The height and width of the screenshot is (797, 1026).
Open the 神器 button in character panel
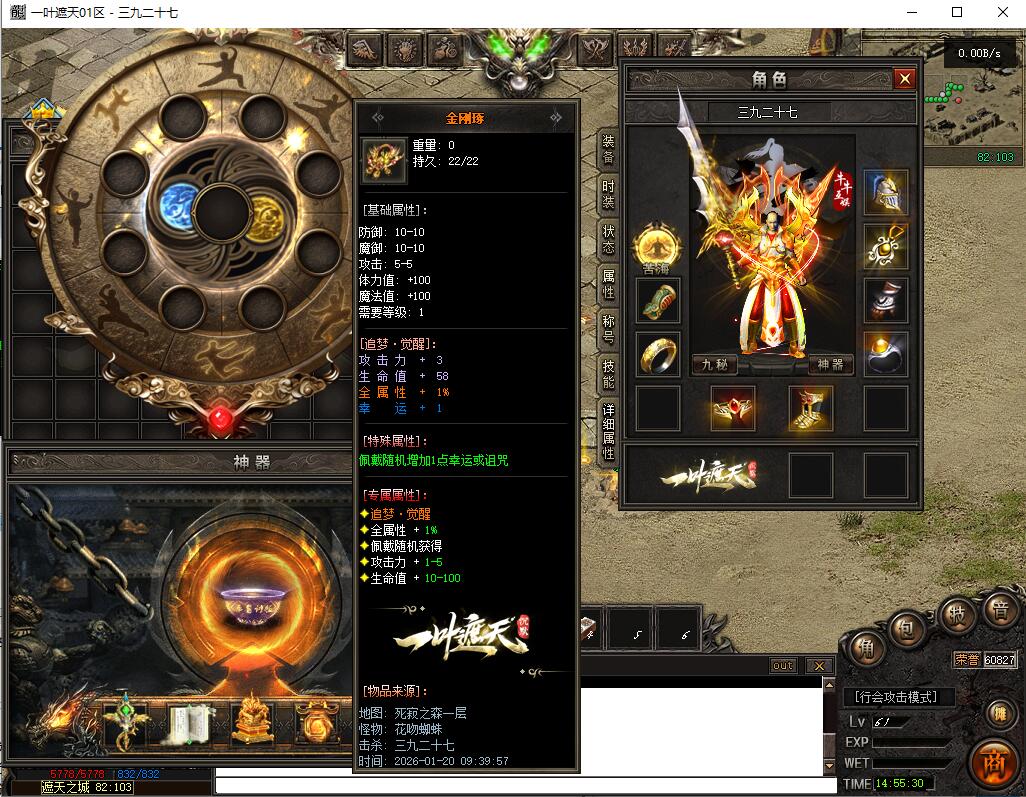click(831, 365)
